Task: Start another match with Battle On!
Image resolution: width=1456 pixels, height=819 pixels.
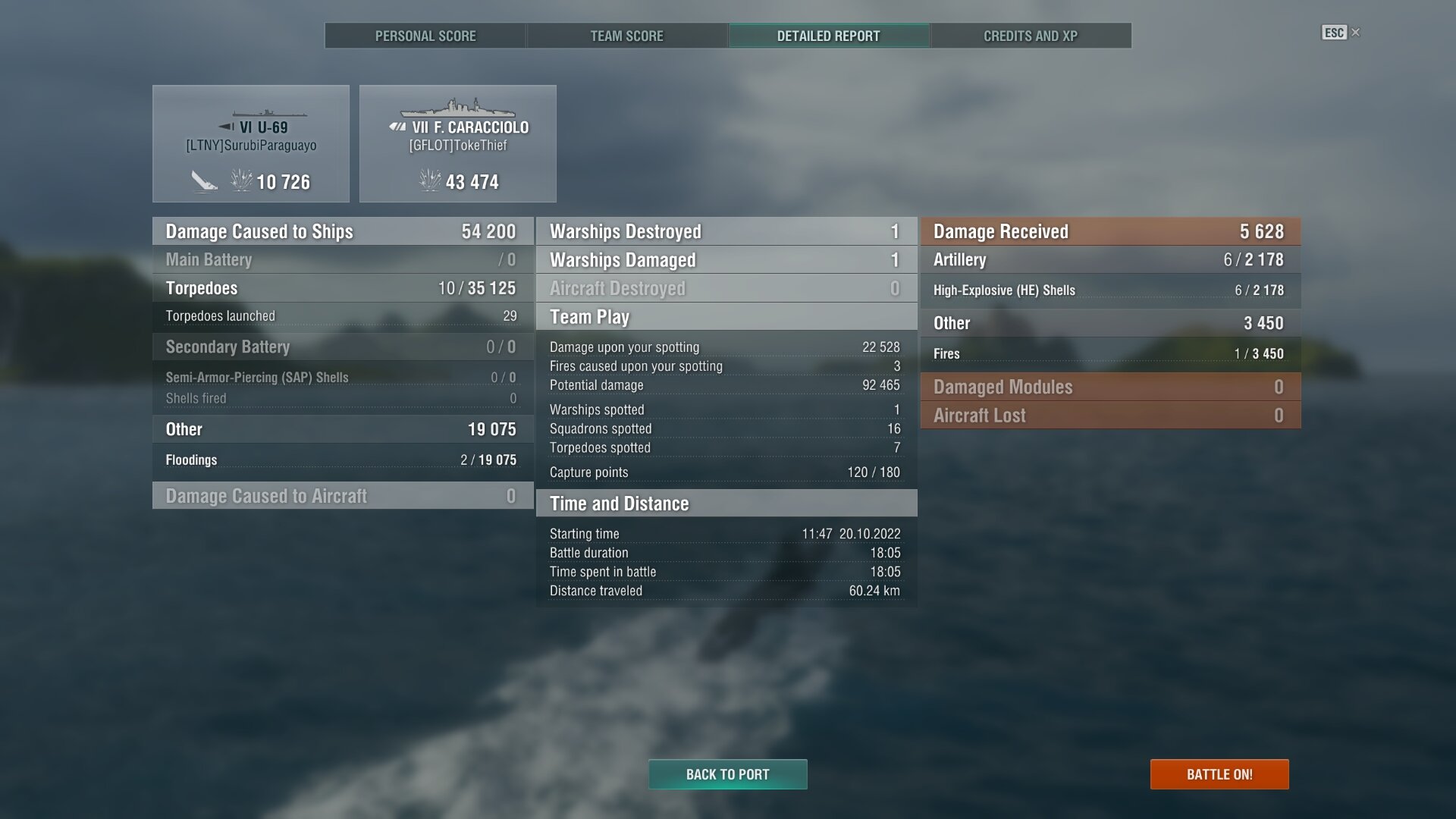Action: [1219, 774]
